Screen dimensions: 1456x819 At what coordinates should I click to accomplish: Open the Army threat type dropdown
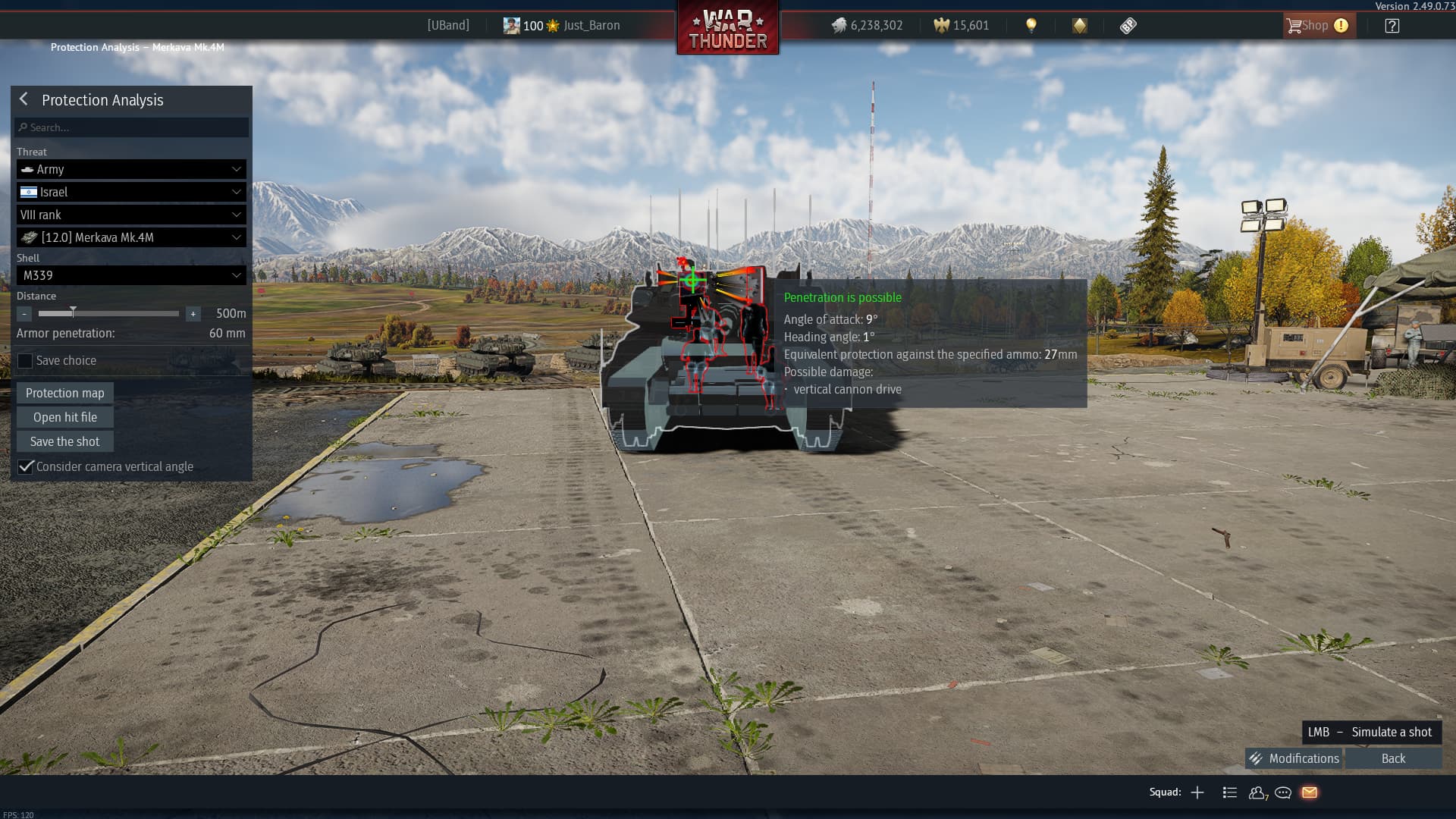[131, 169]
